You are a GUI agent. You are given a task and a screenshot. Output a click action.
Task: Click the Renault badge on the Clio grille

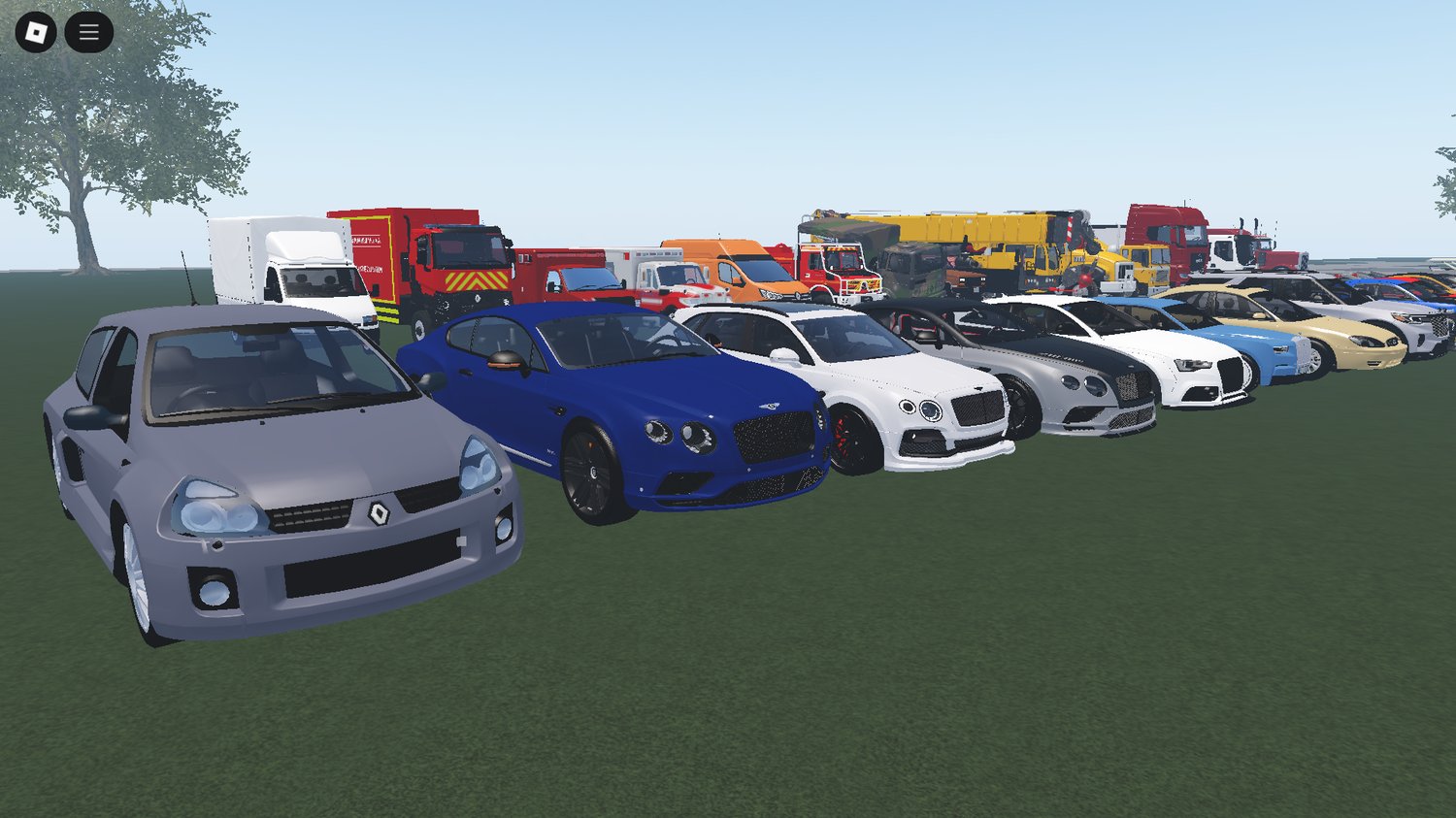pyautogui.click(x=379, y=513)
